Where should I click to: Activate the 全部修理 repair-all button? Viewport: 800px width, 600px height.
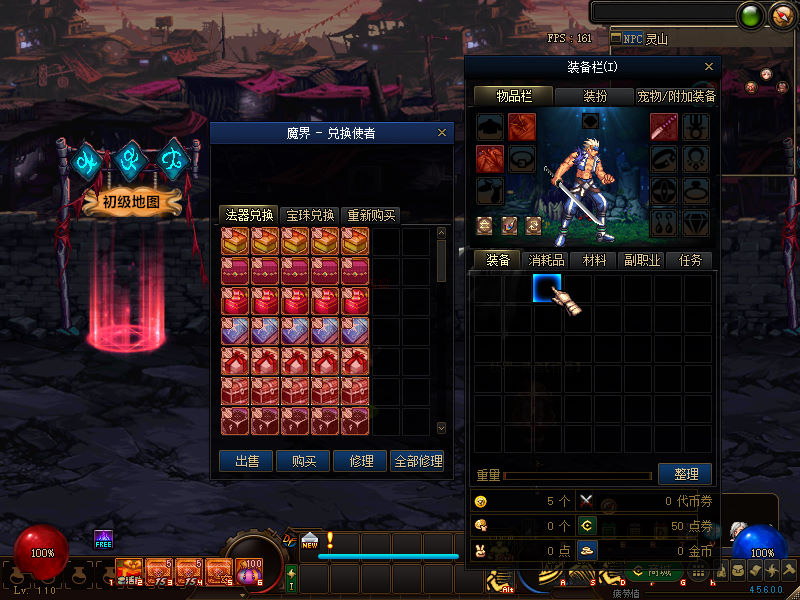click(x=418, y=461)
